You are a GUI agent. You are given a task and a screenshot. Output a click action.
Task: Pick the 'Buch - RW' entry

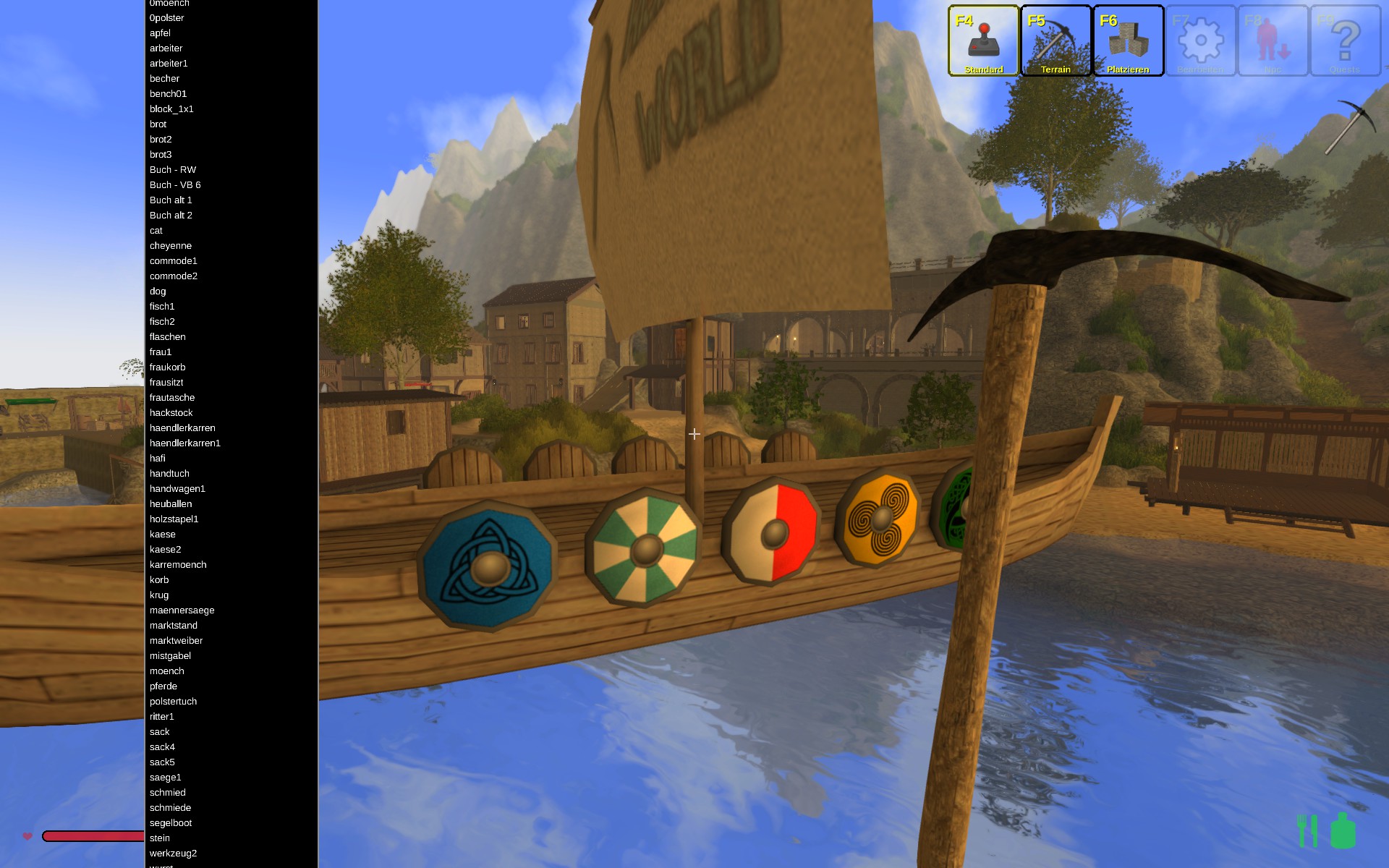(173, 170)
